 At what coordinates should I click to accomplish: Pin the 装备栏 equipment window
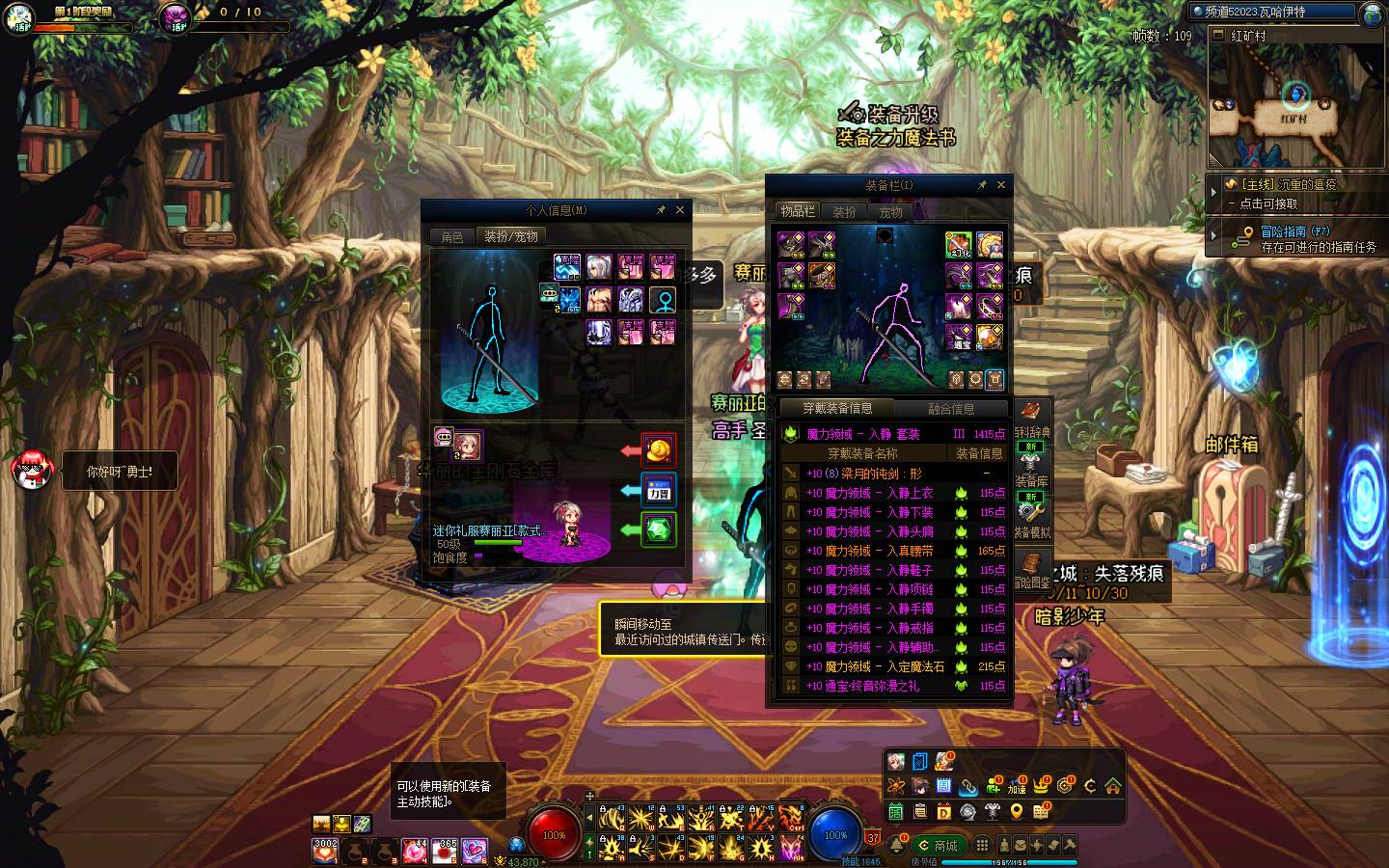tap(982, 185)
